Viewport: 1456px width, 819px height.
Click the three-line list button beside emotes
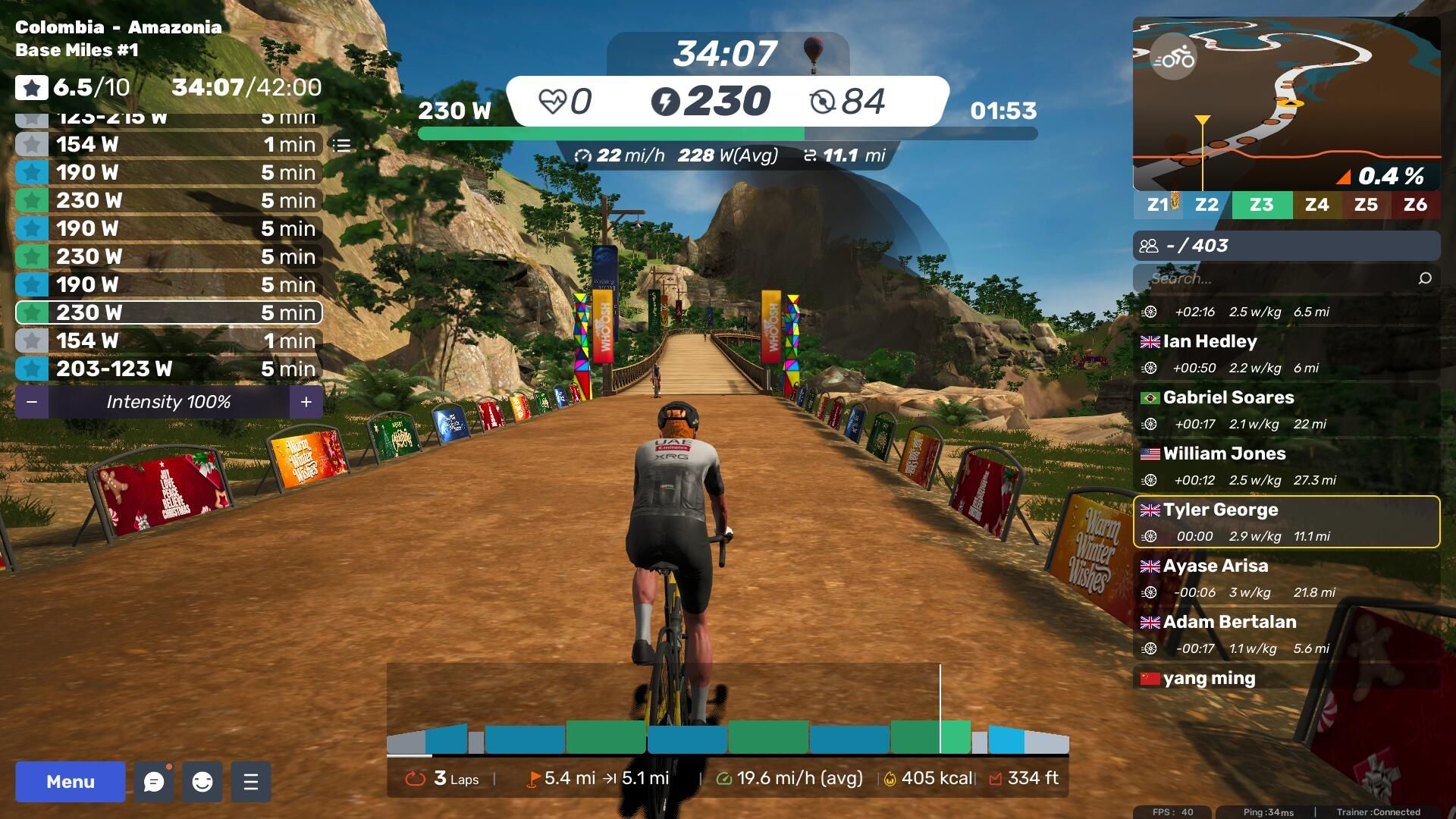[251, 782]
